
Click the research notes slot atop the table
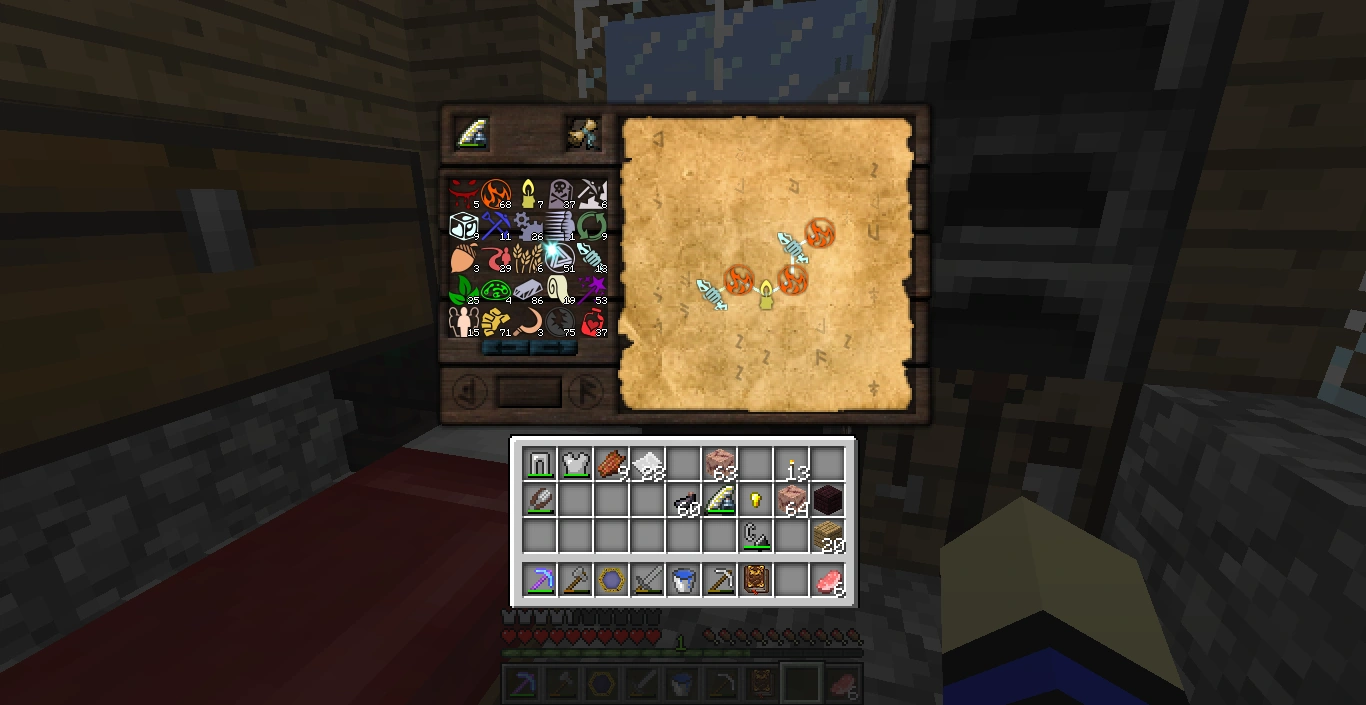(583, 134)
